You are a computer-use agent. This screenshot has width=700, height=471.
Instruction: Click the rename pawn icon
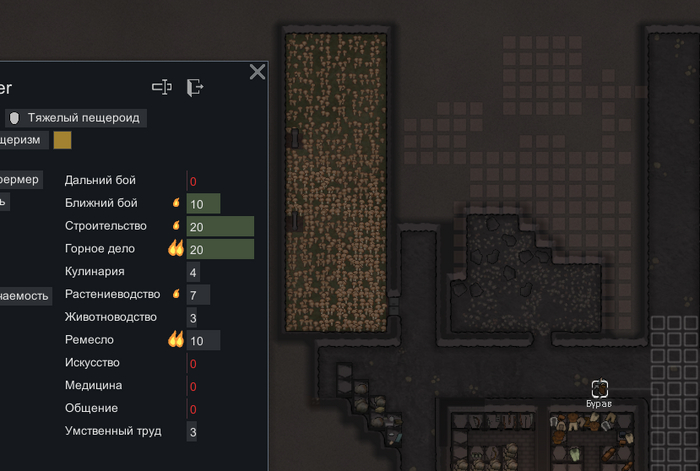coord(162,88)
